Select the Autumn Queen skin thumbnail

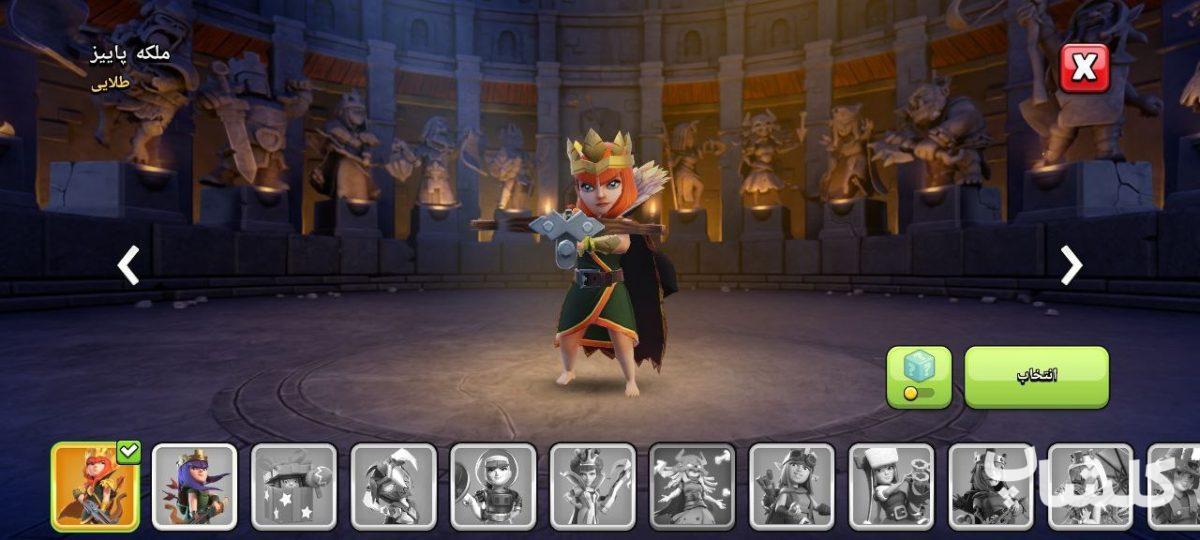(95, 486)
